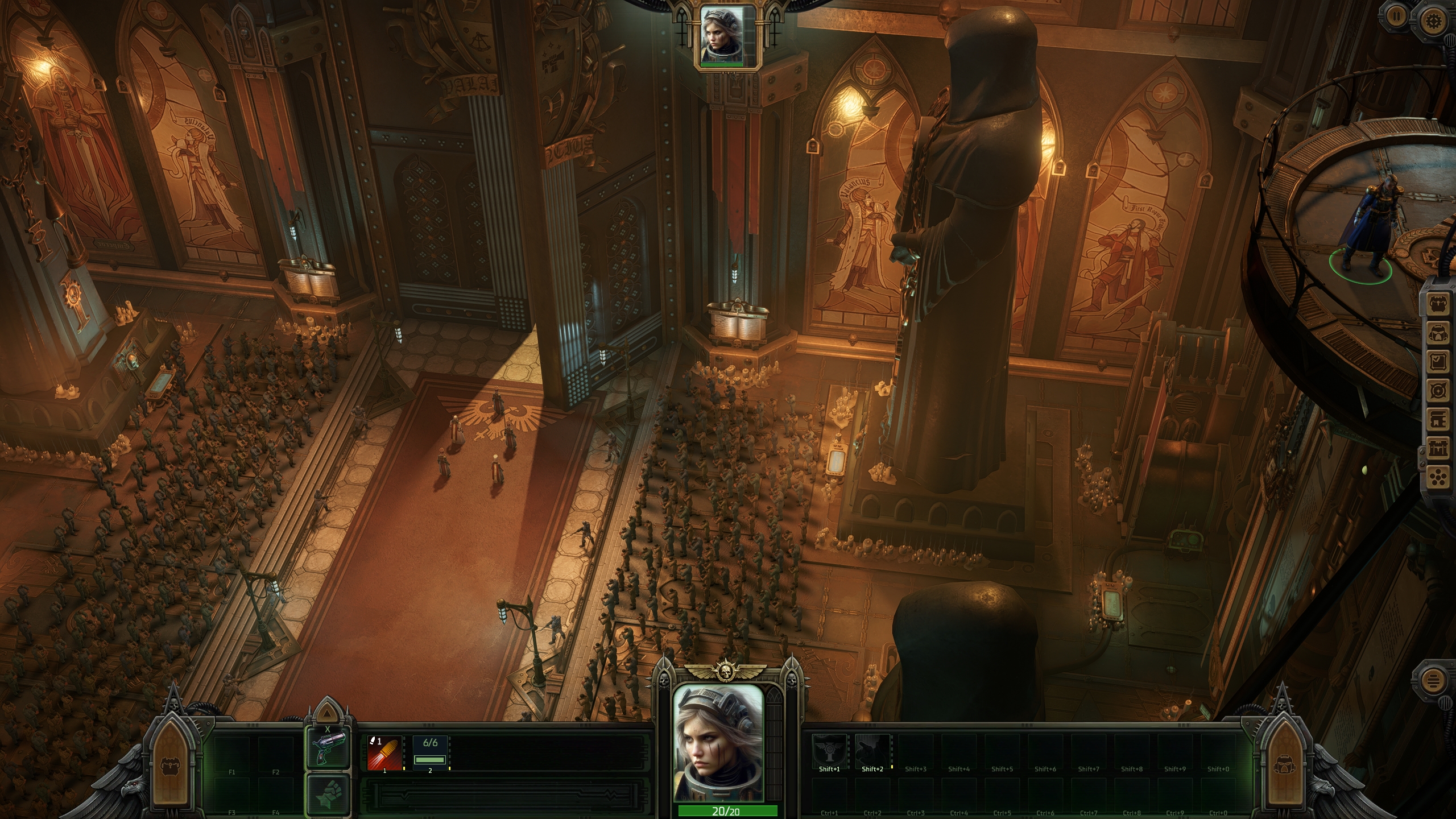The image size is (1456, 819).
Task: Activate the winged emblem ability on Shift+1
Action: point(829,751)
